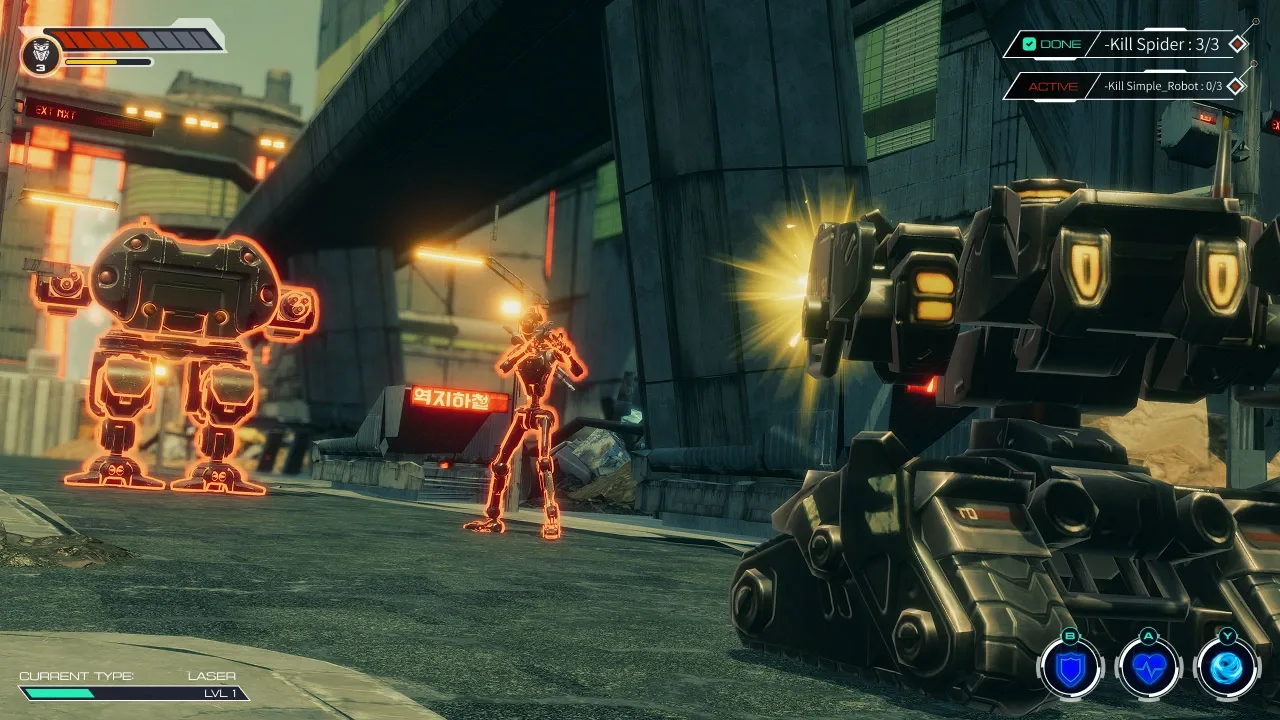Image resolution: width=1280 pixels, height=720 pixels.
Task: Select the completed Kill Spider objective
Action: [1128, 44]
